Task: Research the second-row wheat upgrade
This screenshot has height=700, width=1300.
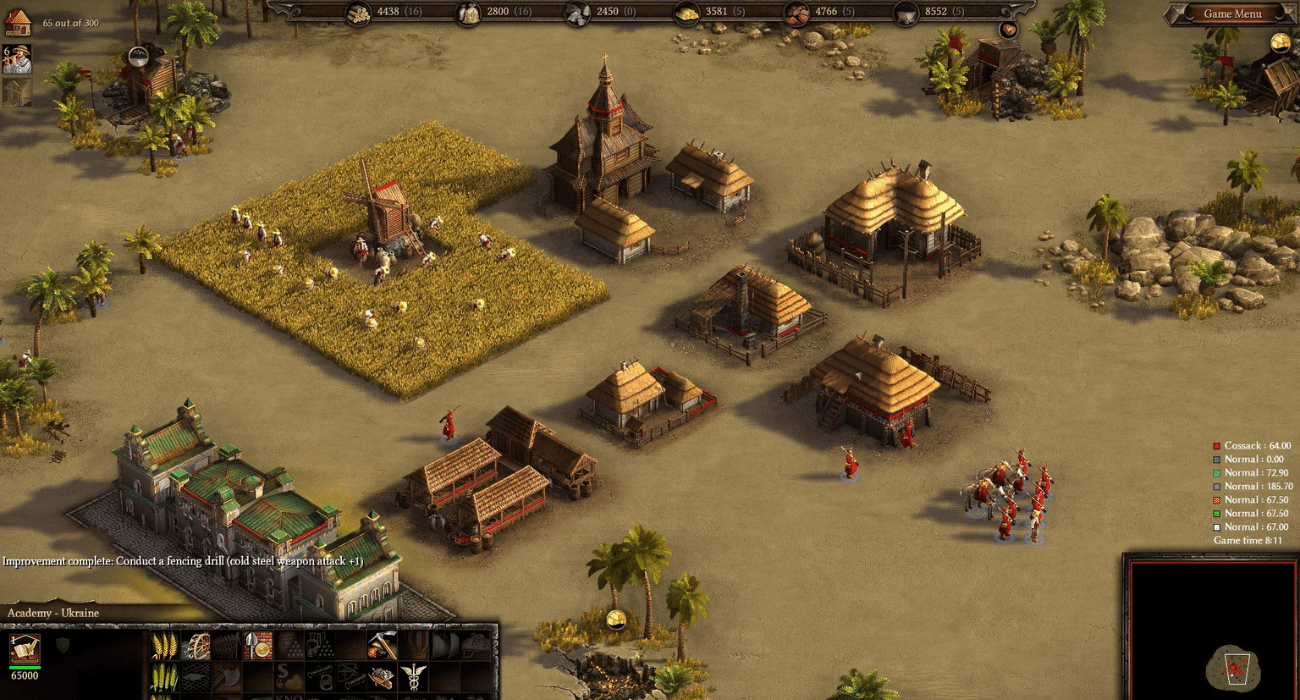Action: point(164,677)
